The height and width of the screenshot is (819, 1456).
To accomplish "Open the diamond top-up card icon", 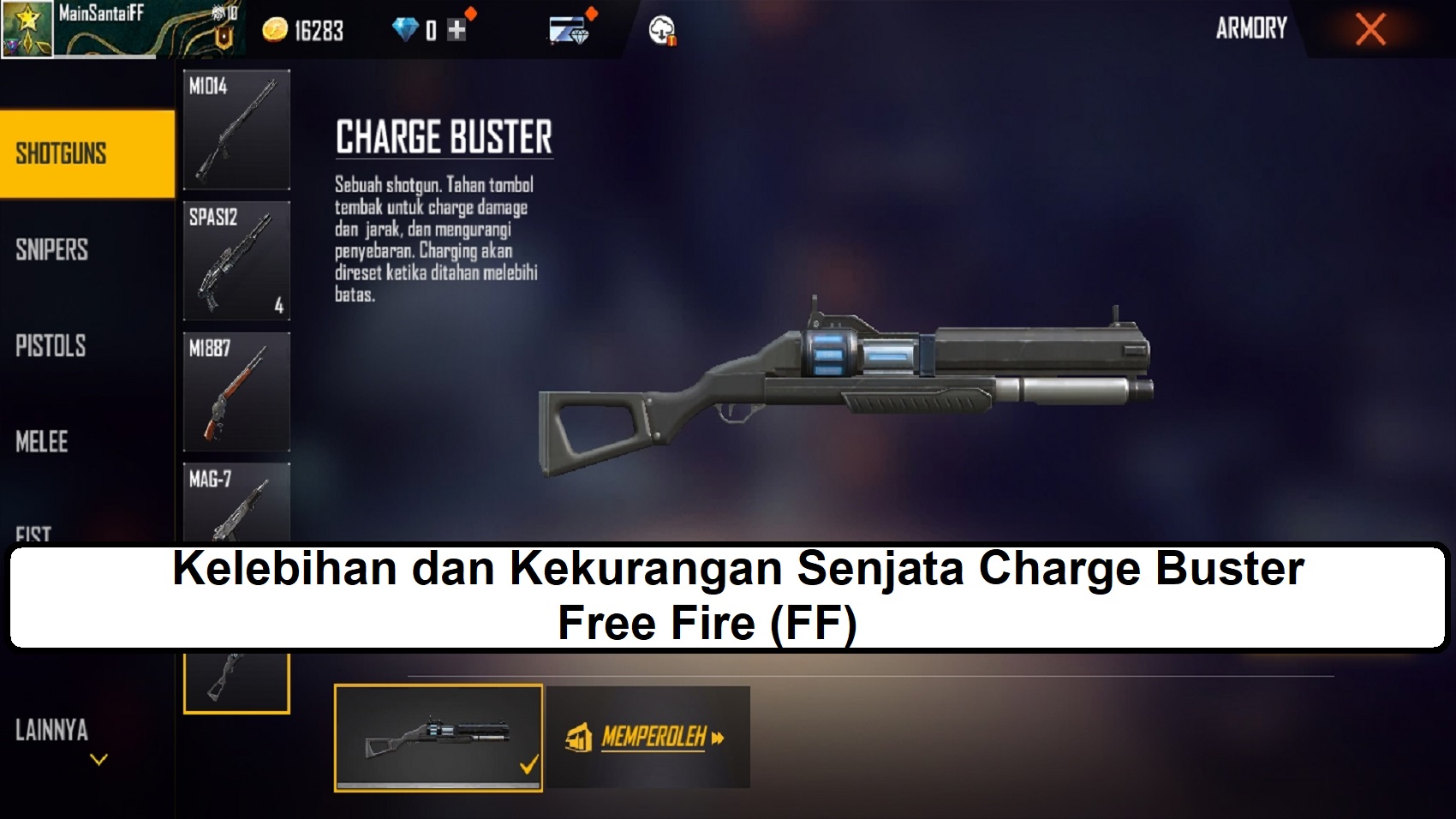I will coord(570,31).
